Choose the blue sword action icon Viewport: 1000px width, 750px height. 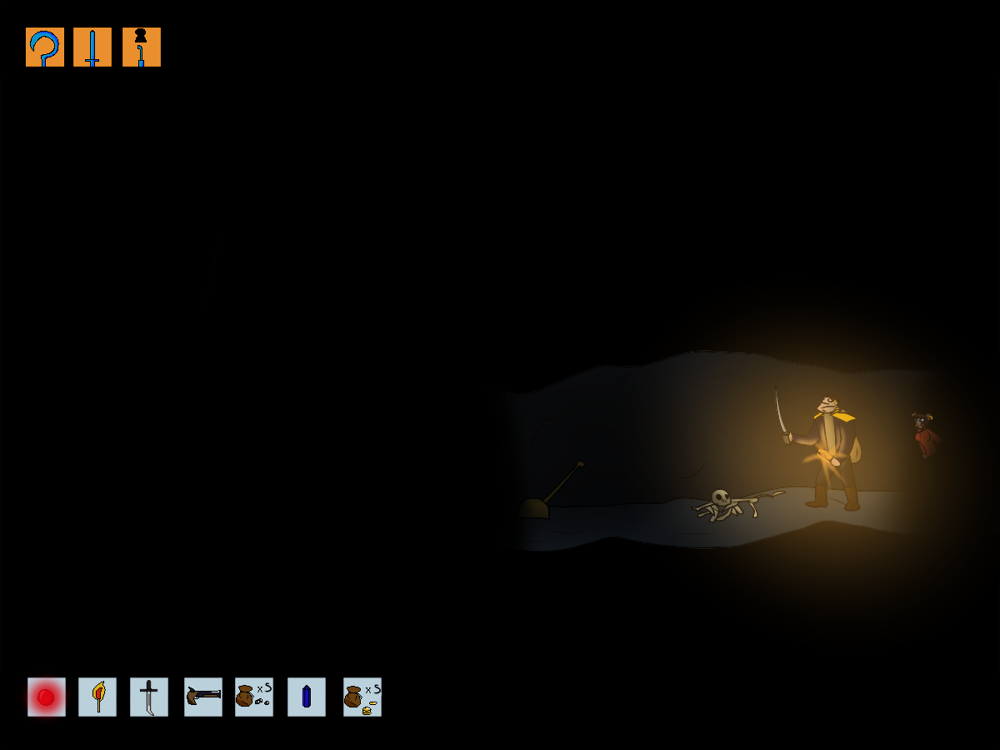[x=93, y=47]
